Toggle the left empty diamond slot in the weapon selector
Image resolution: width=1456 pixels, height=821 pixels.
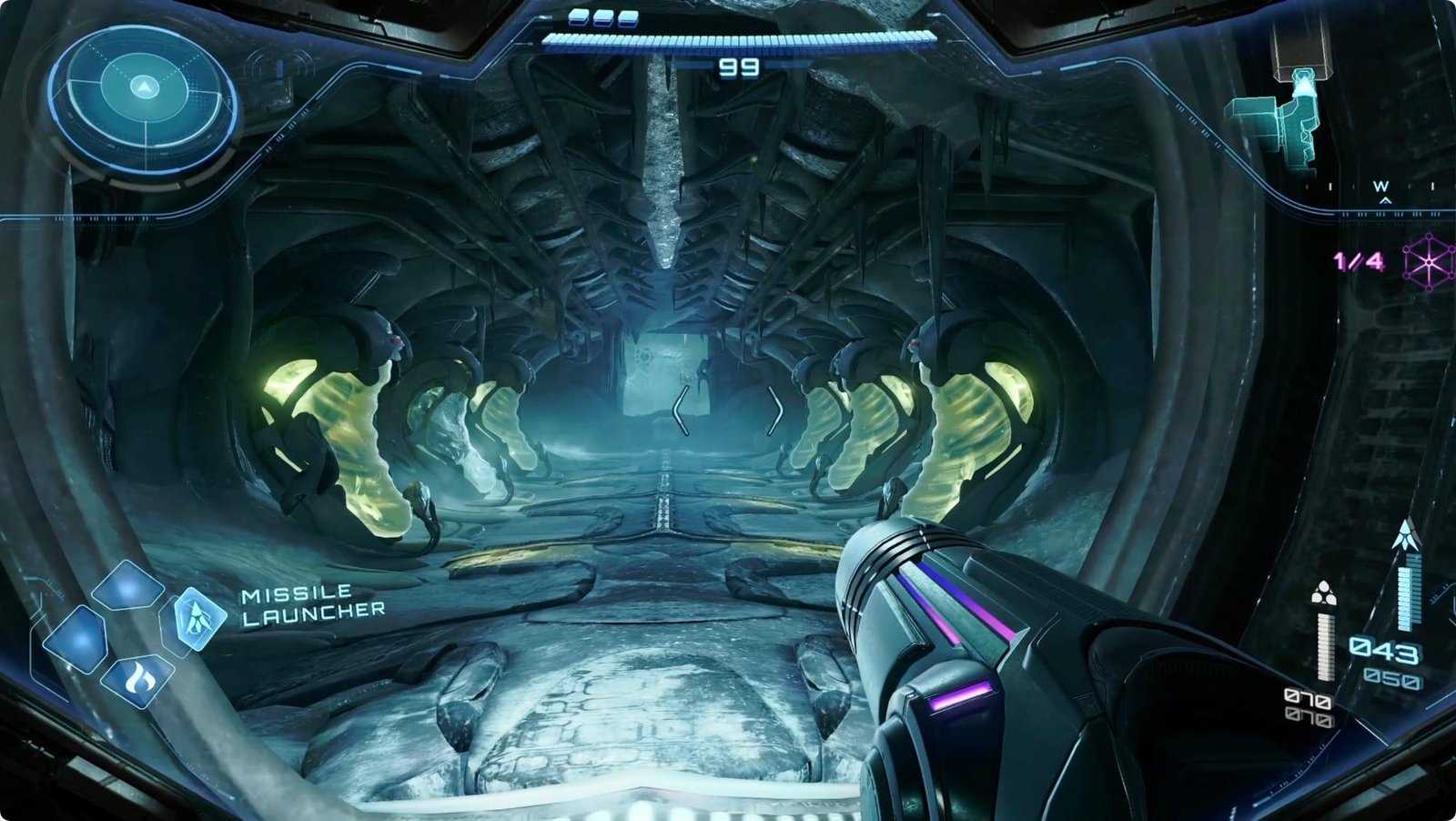pyautogui.click(x=80, y=639)
